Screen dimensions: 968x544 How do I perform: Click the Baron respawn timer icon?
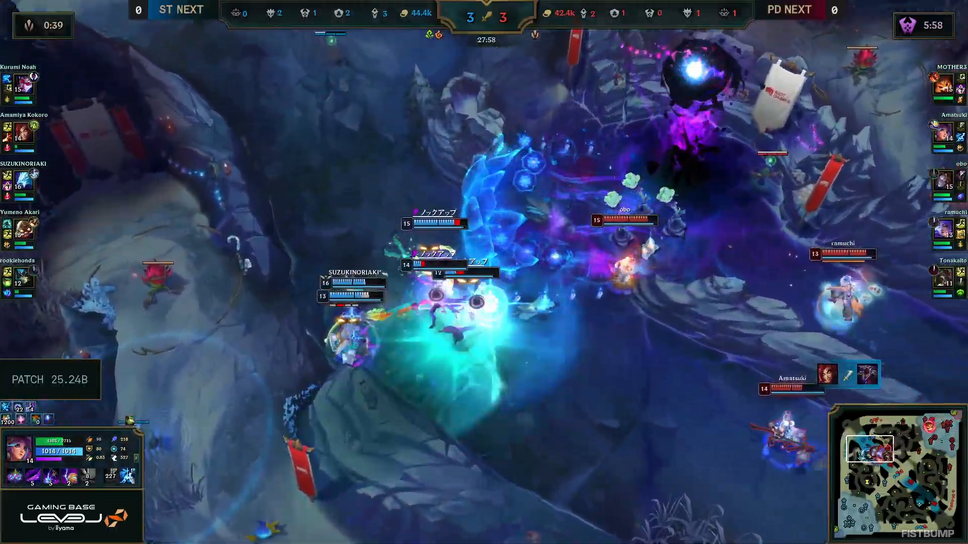[907, 25]
